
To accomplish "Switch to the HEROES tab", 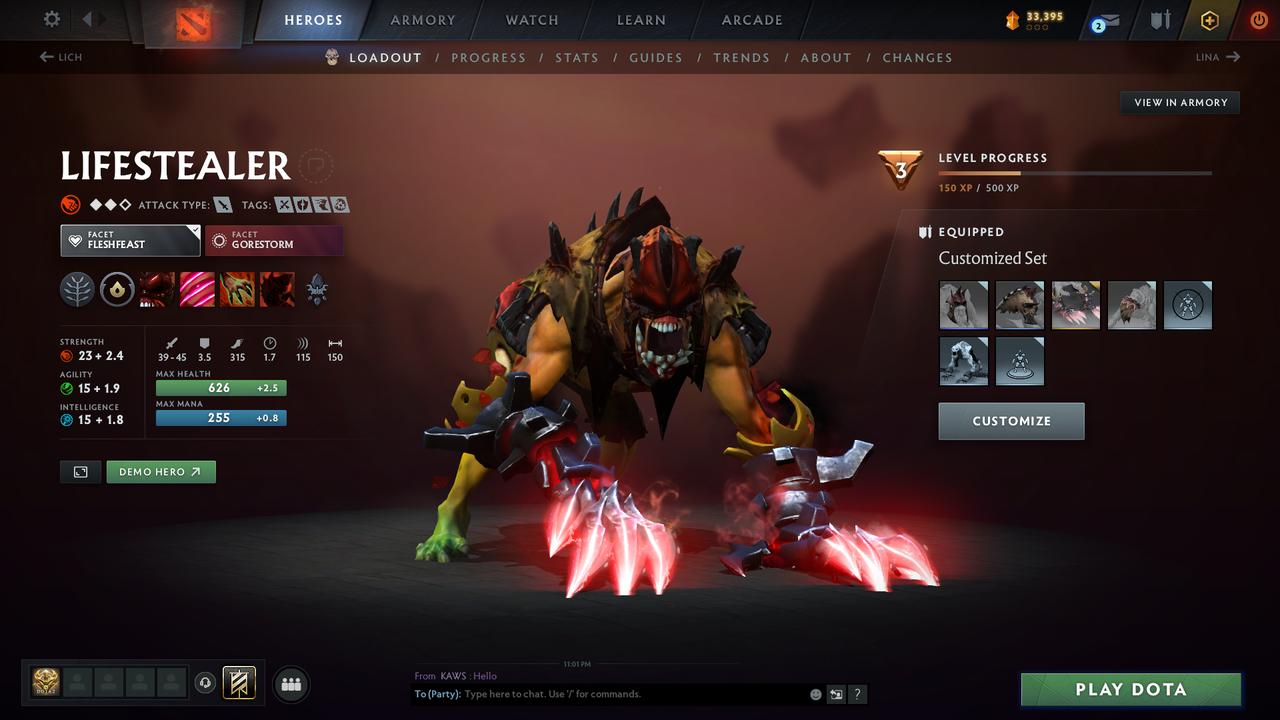I will coord(313,19).
